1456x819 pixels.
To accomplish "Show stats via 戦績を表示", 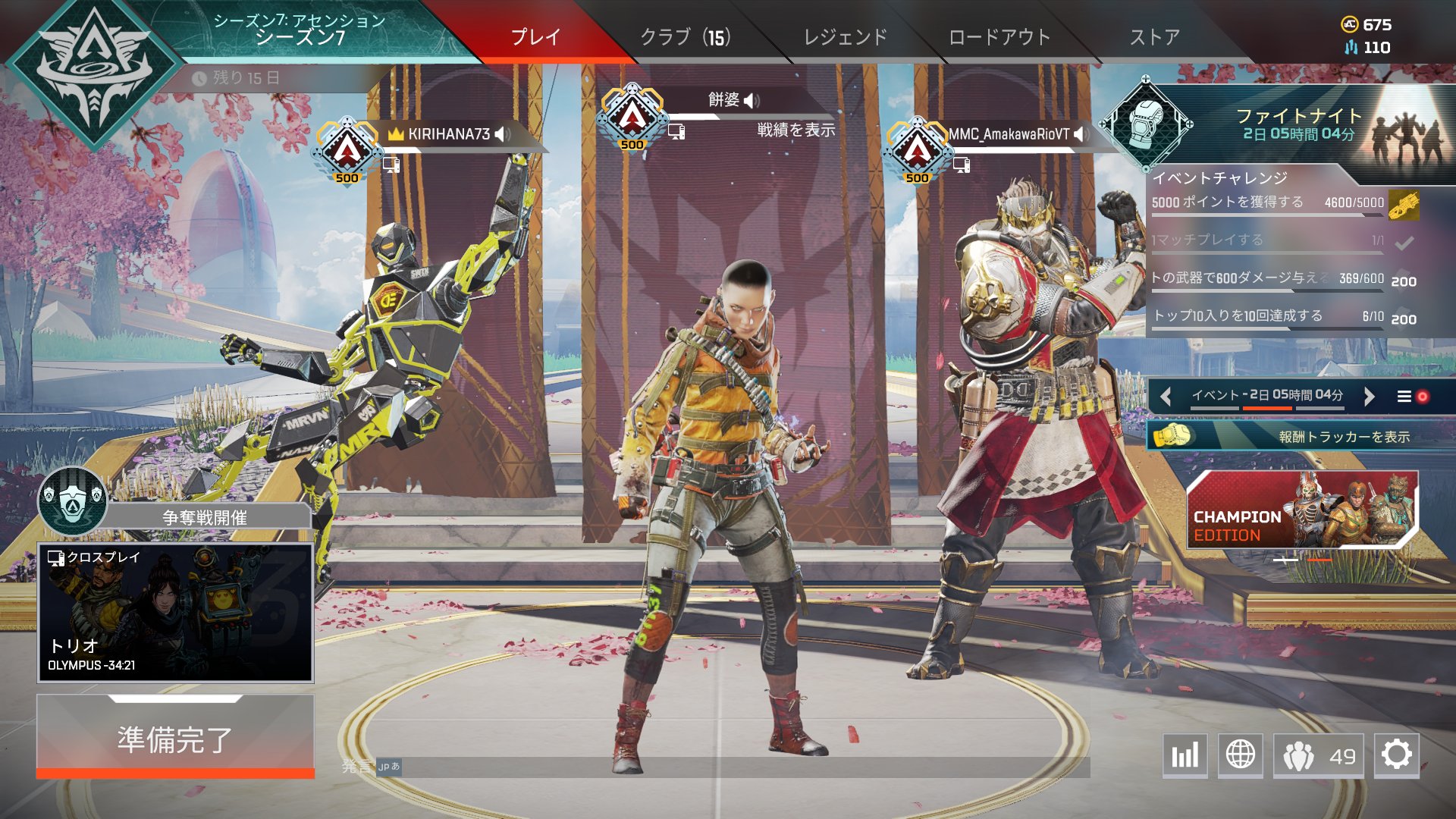I will [795, 130].
